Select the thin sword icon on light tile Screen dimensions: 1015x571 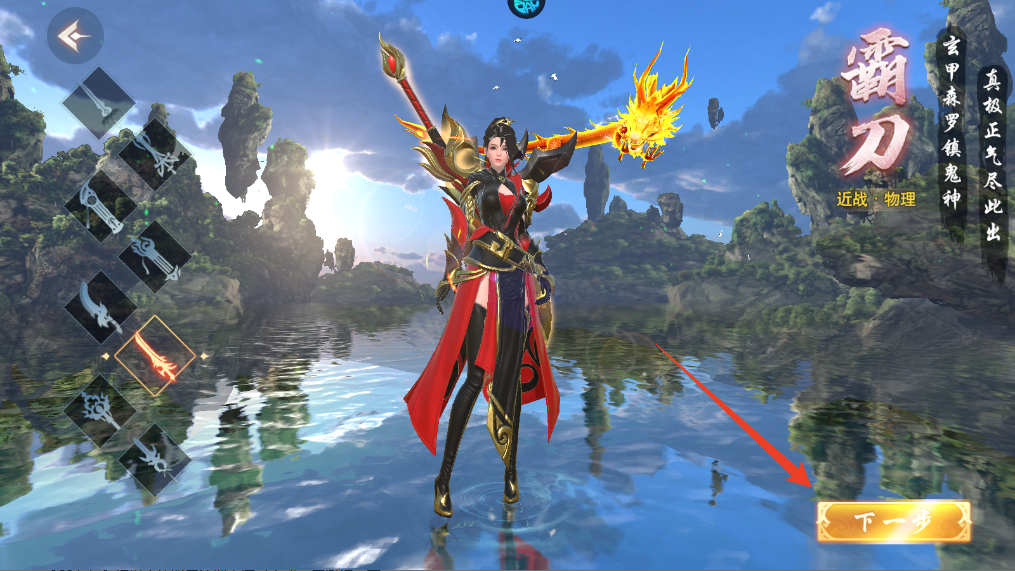coord(99,102)
